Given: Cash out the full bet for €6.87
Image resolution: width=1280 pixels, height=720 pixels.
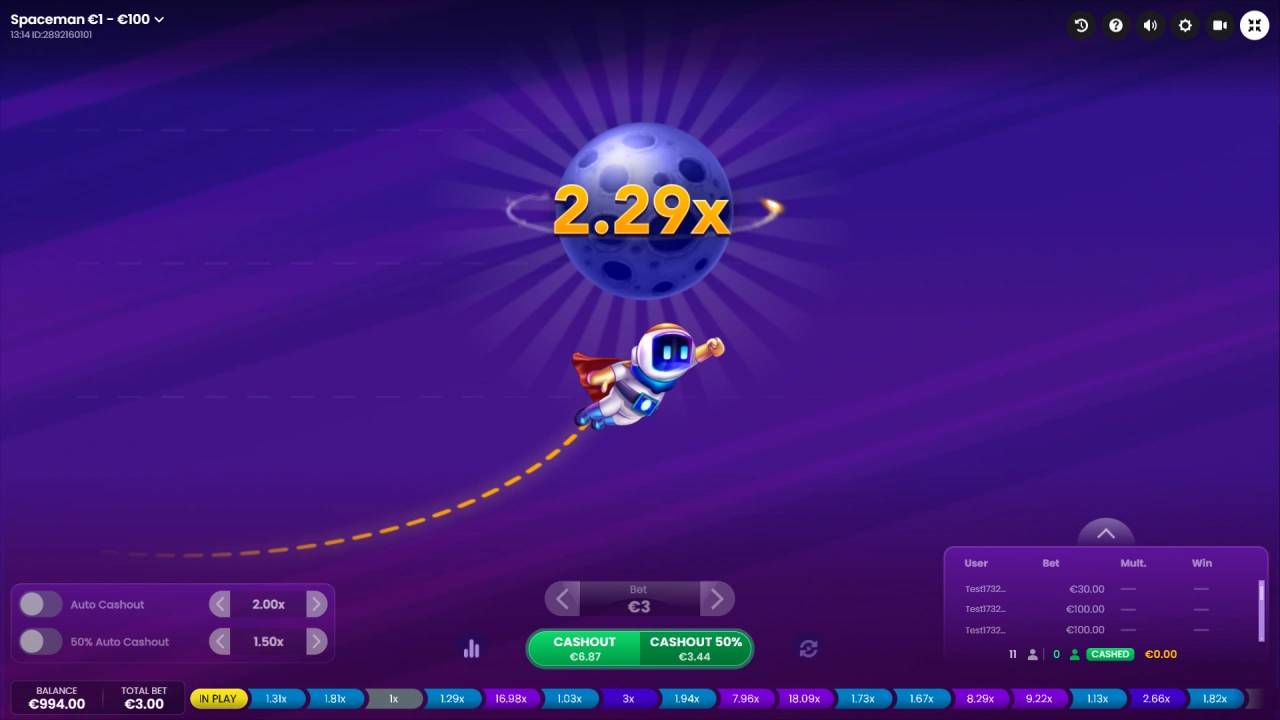Looking at the screenshot, I should tap(584, 649).
